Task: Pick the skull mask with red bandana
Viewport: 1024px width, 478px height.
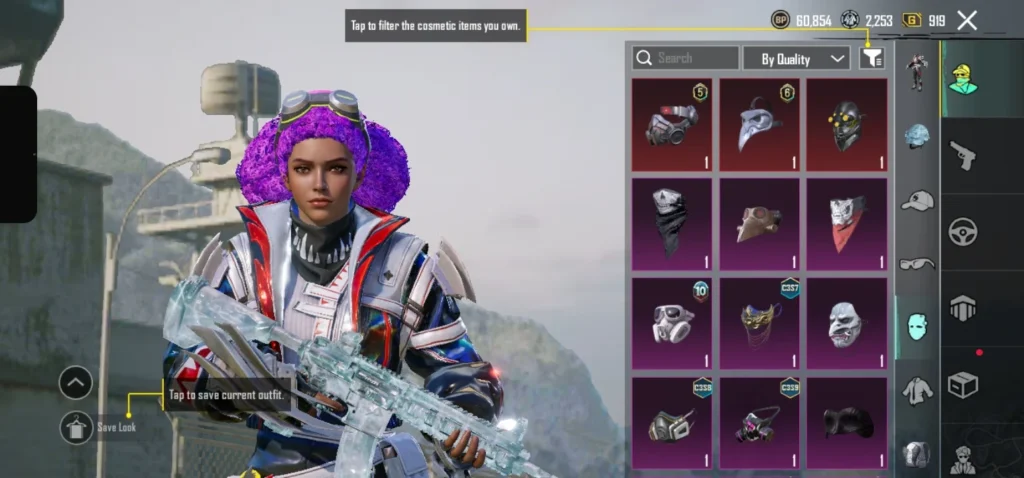Action: pos(846,224)
